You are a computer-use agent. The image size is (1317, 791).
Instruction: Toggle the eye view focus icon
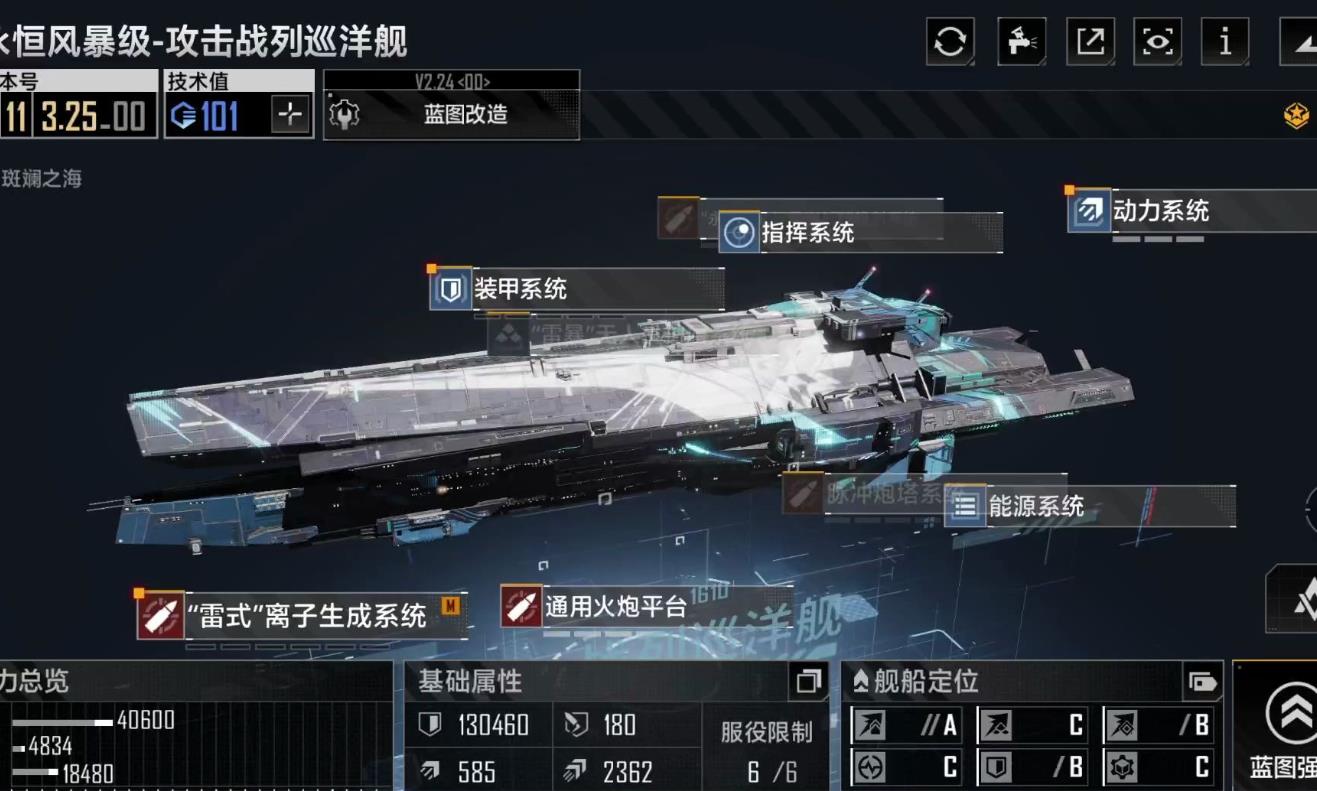pos(1157,40)
